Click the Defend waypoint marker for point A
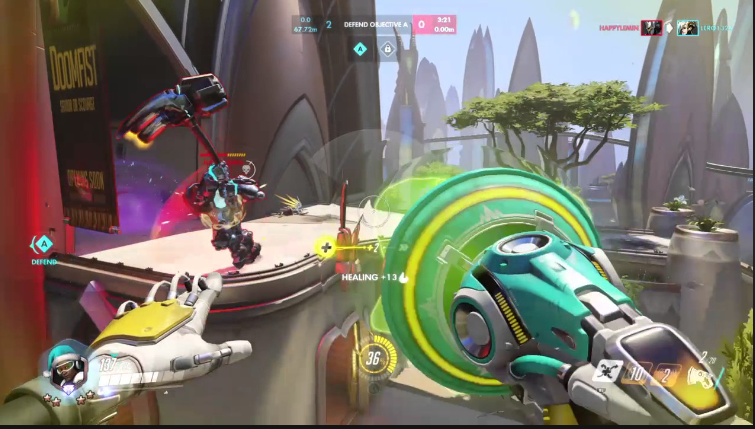 point(42,244)
